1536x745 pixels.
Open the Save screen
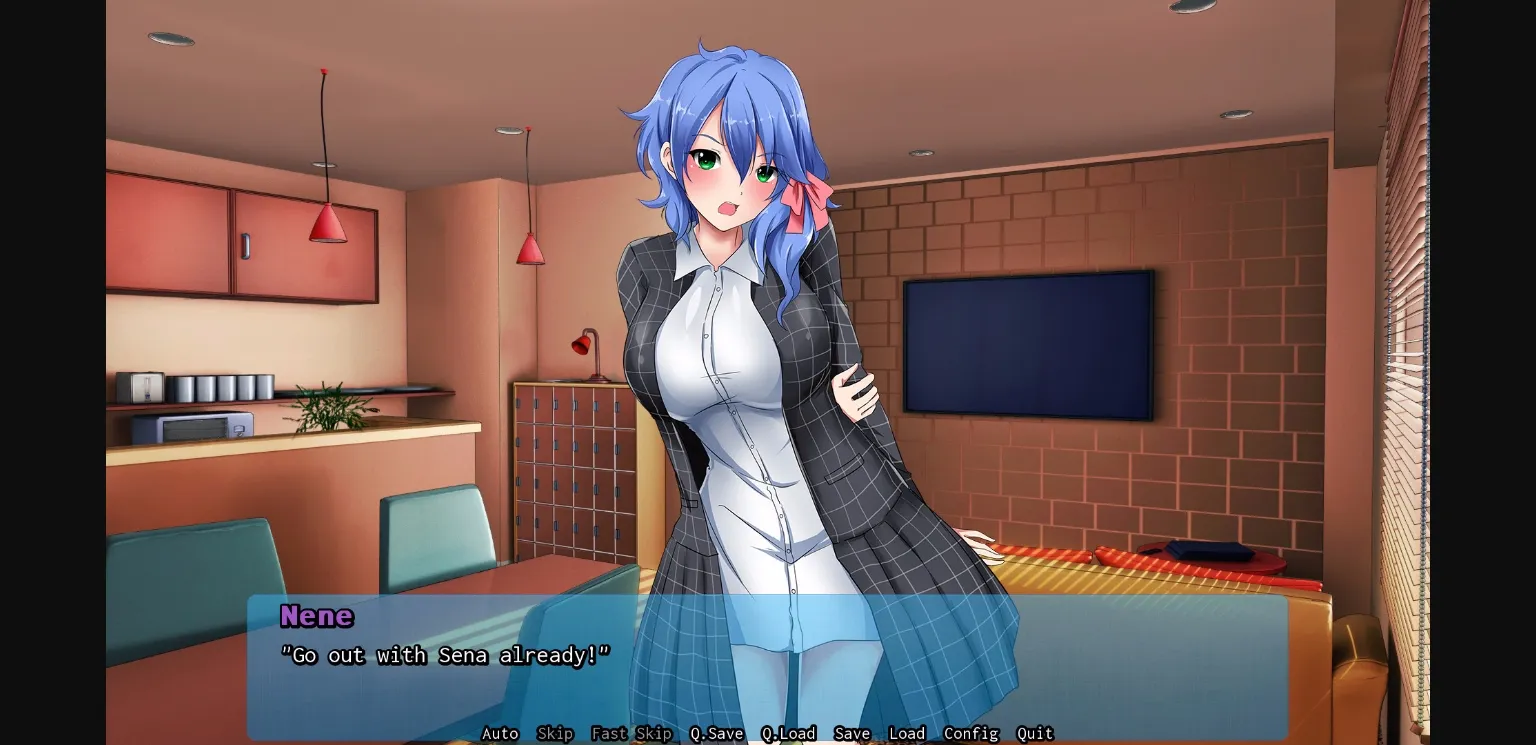click(x=852, y=733)
